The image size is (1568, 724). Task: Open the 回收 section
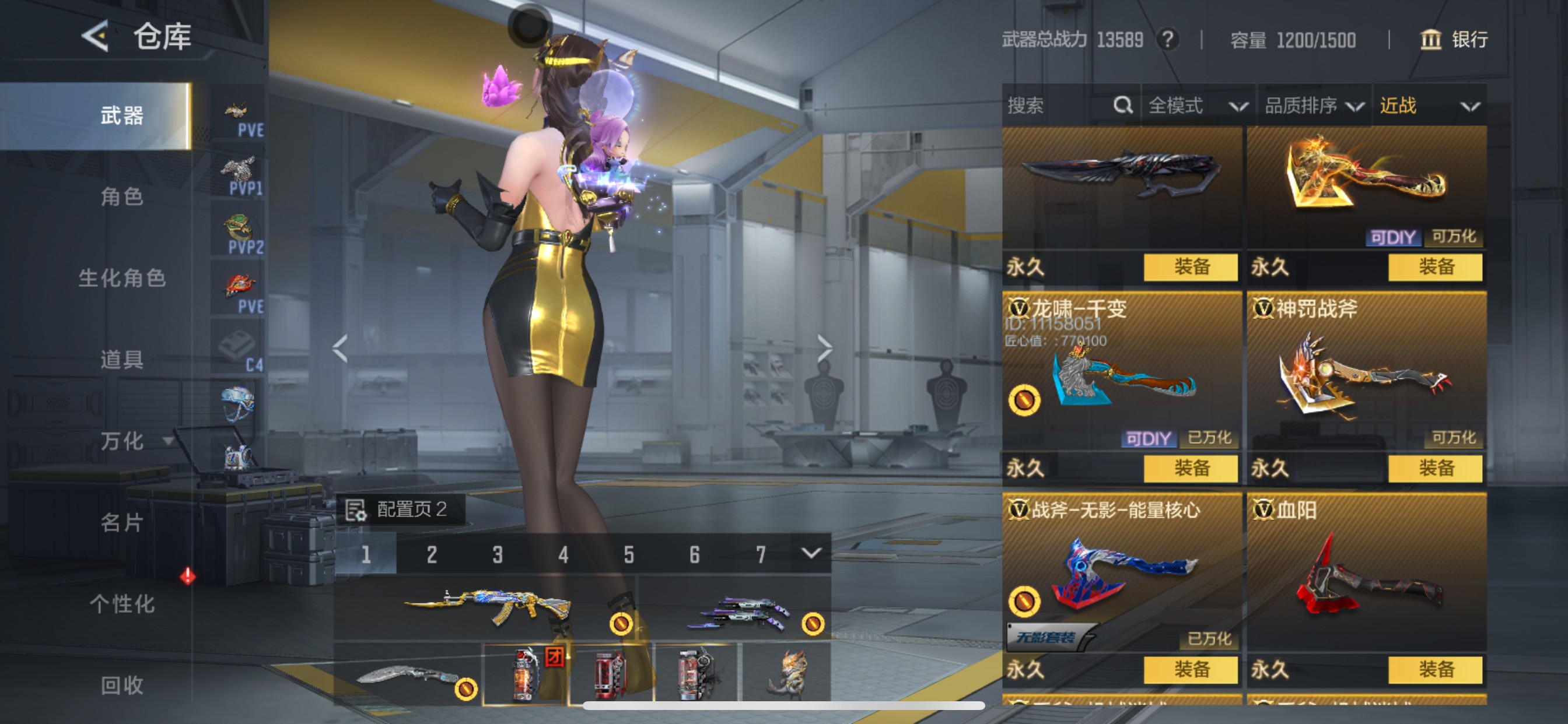pyautogui.click(x=122, y=685)
